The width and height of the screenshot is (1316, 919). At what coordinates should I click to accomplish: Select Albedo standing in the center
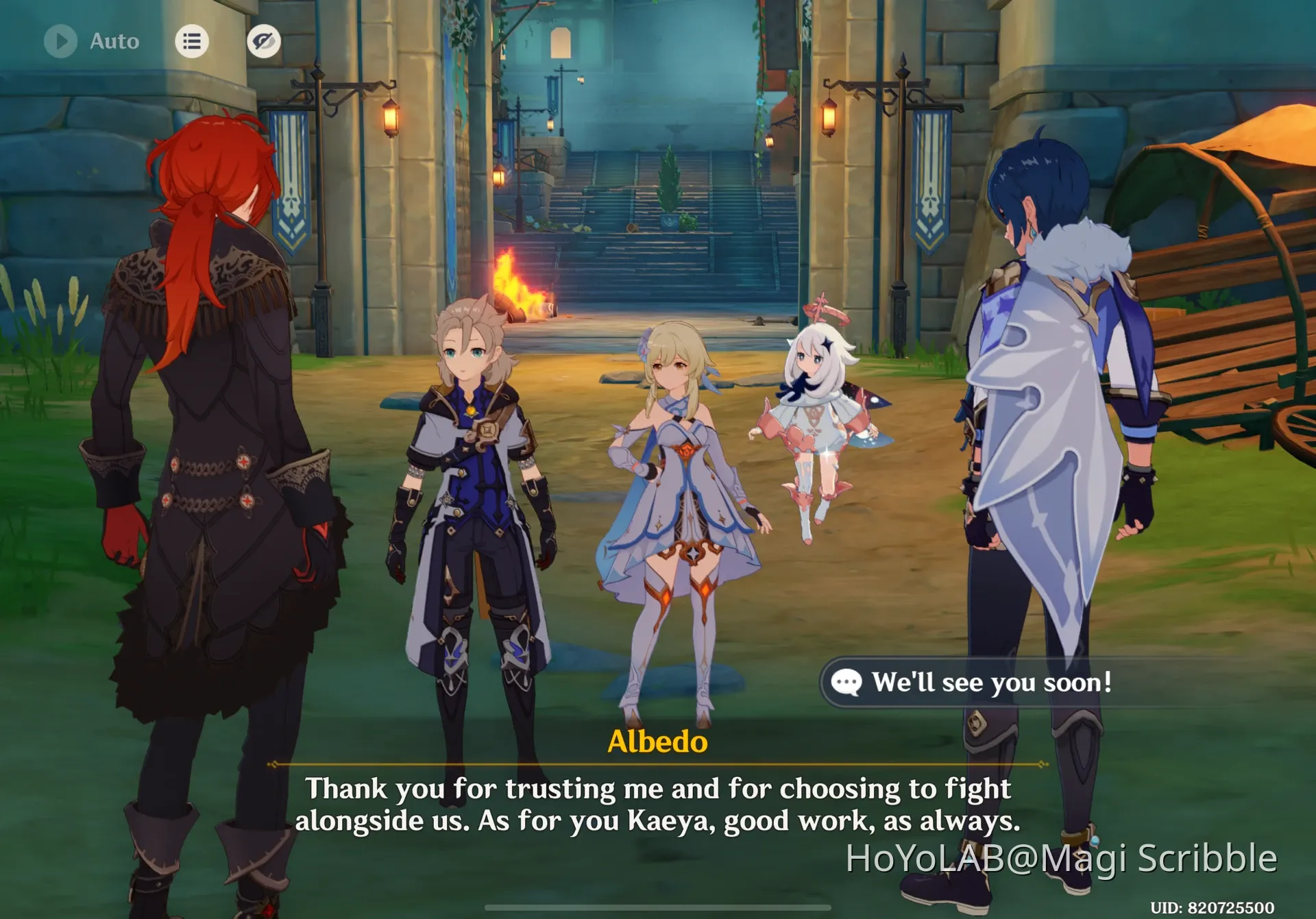pos(473,480)
